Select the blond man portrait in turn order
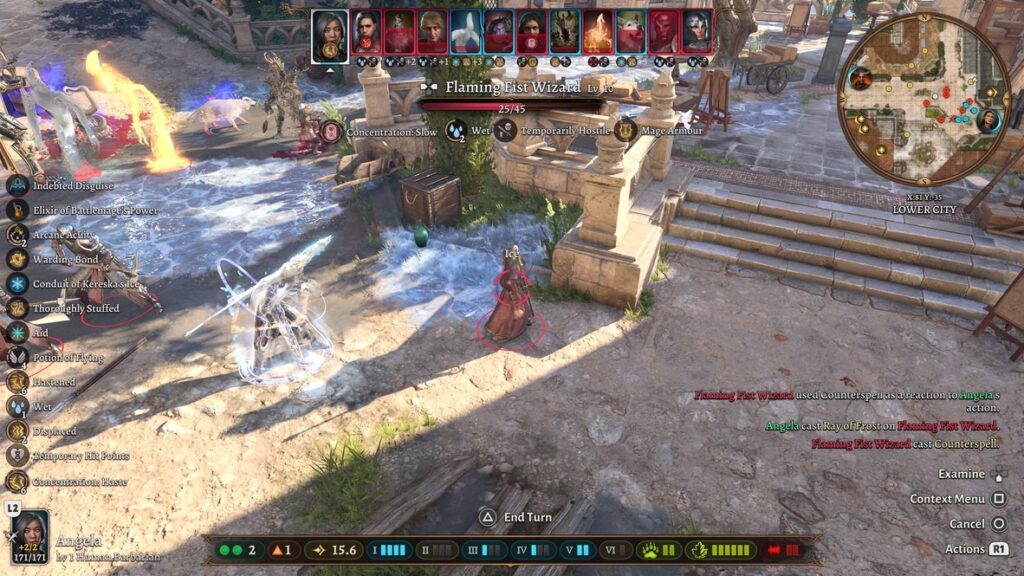 click(x=432, y=32)
